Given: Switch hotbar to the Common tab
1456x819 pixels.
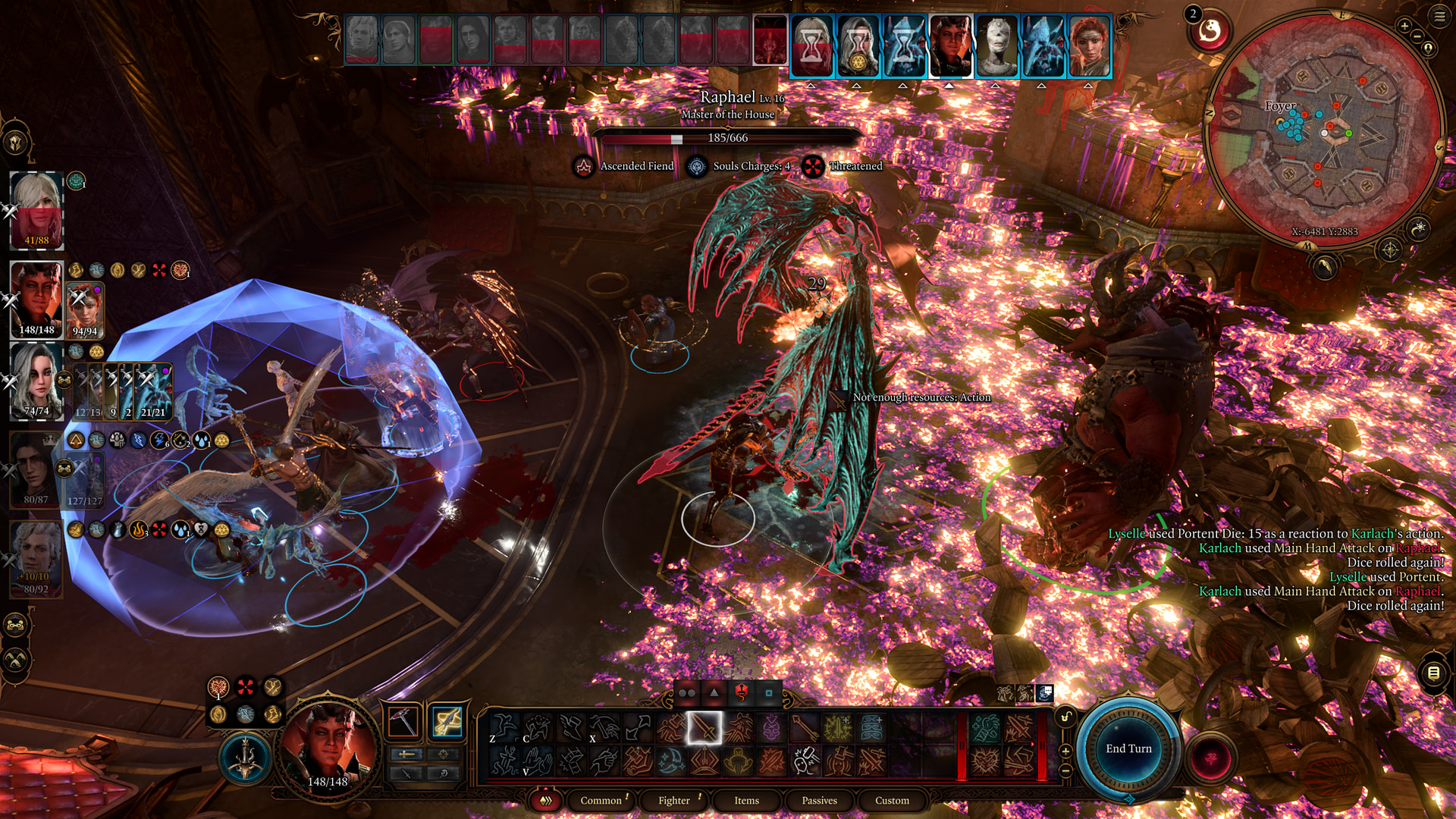Looking at the screenshot, I should (x=601, y=801).
